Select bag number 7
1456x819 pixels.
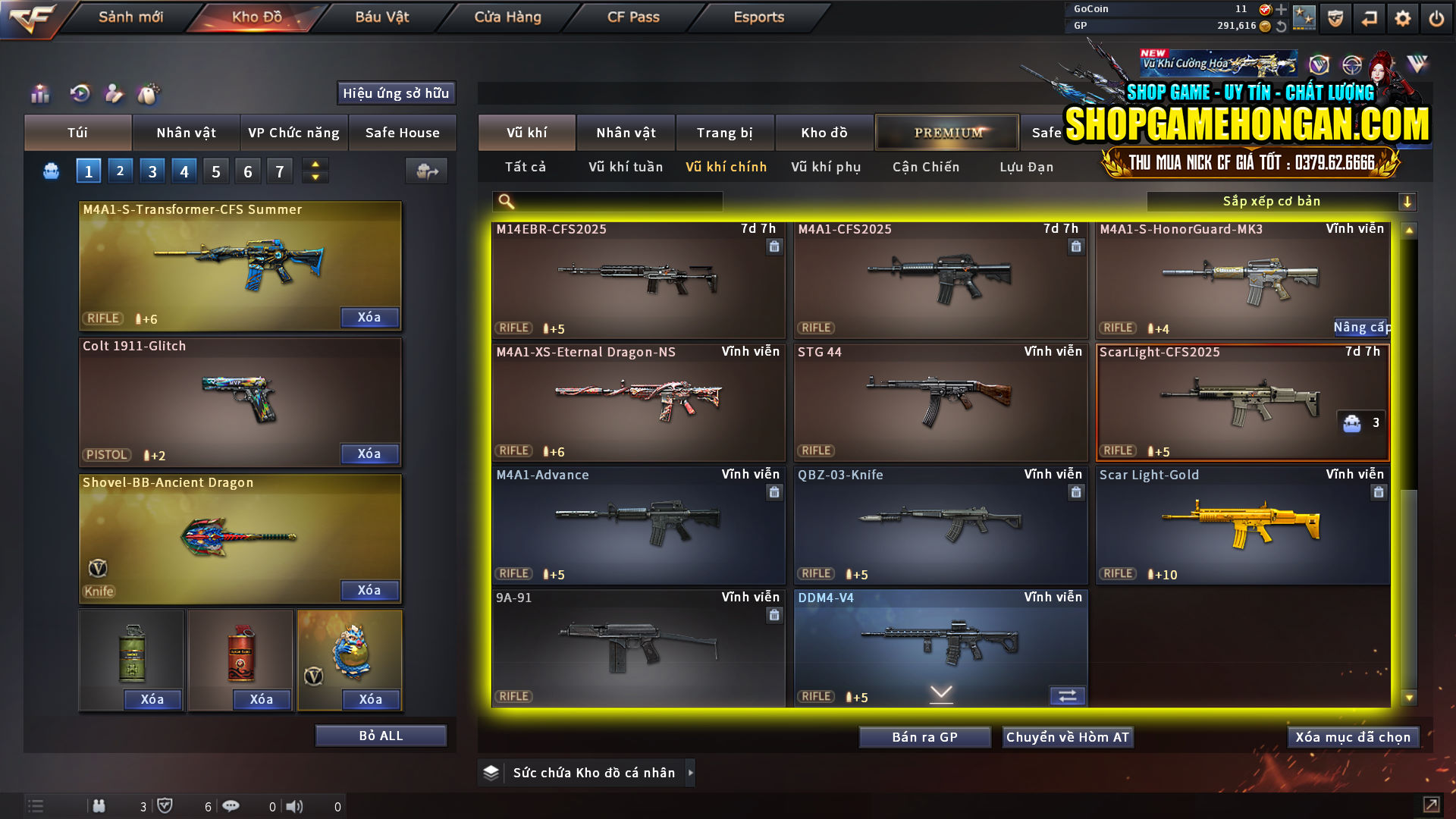[x=279, y=171]
